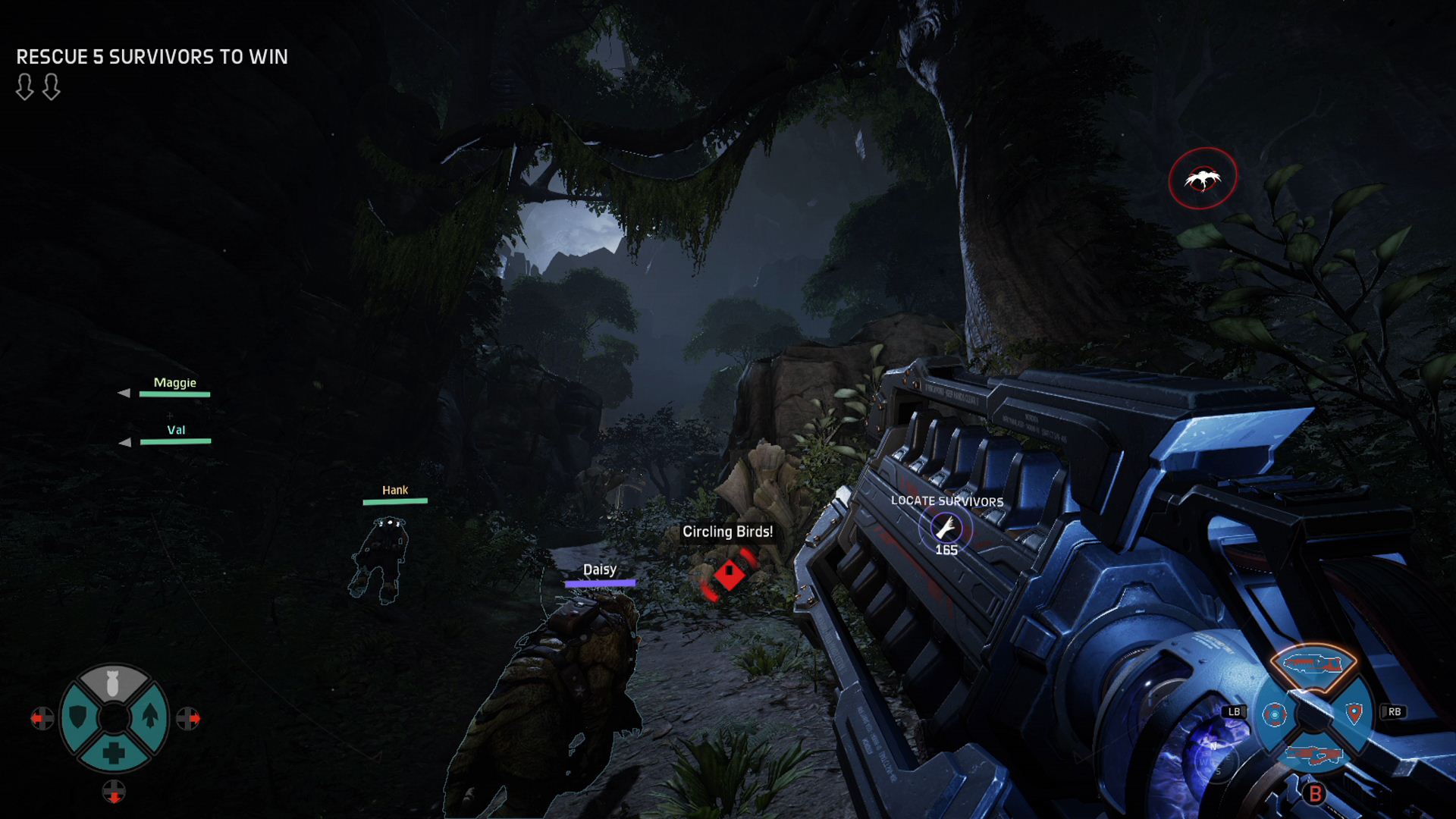Click the Rescue 5 Survivors objective text
Image resolution: width=1456 pixels, height=819 pixels.
[152, 57]
